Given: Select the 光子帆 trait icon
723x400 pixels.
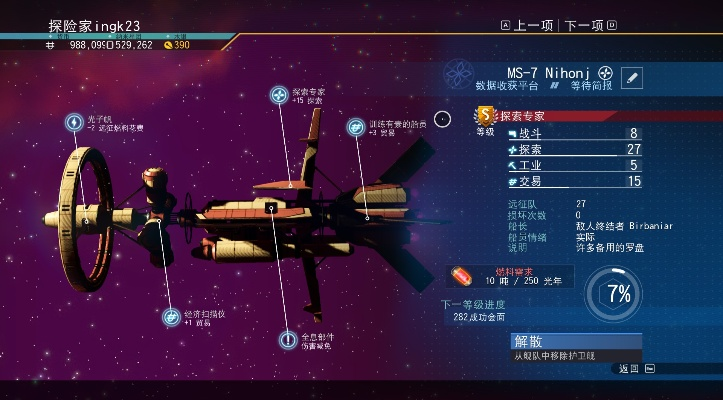Looking at the screenshot, I should click(74, 122).
